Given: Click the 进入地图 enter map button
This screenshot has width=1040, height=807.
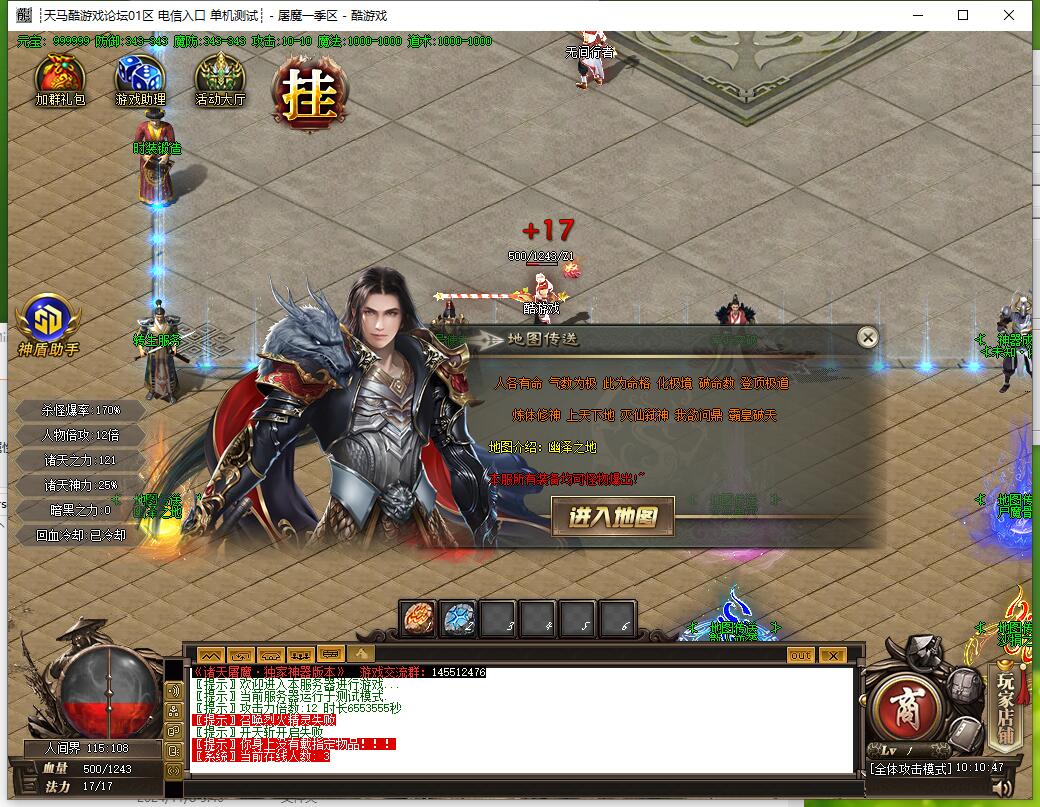Looking at the screenshot, I should point(613,517).
